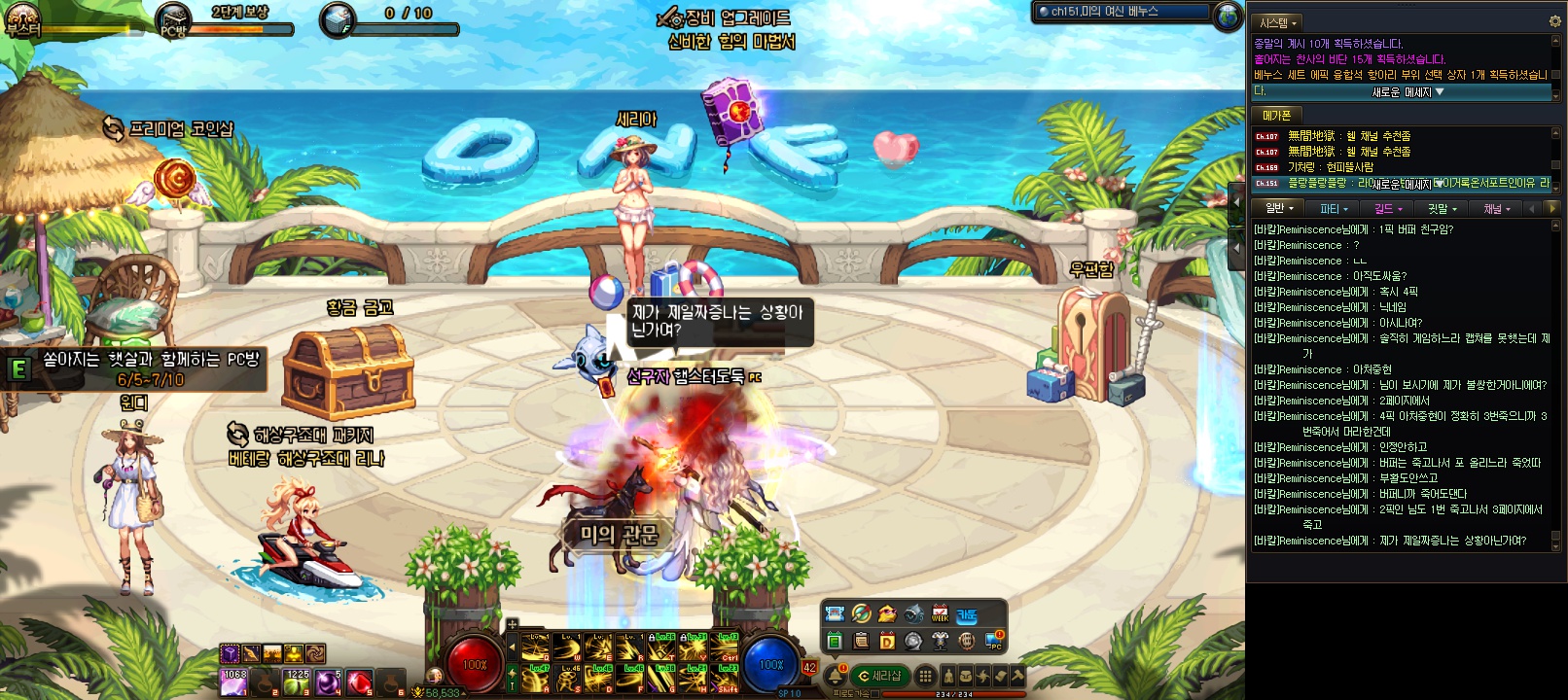Image resolution: width=1568 pixels, height=700 pixels.
Task: Use the red gem quick slot item
Action: pyautogui.click(x=359, y=682)
